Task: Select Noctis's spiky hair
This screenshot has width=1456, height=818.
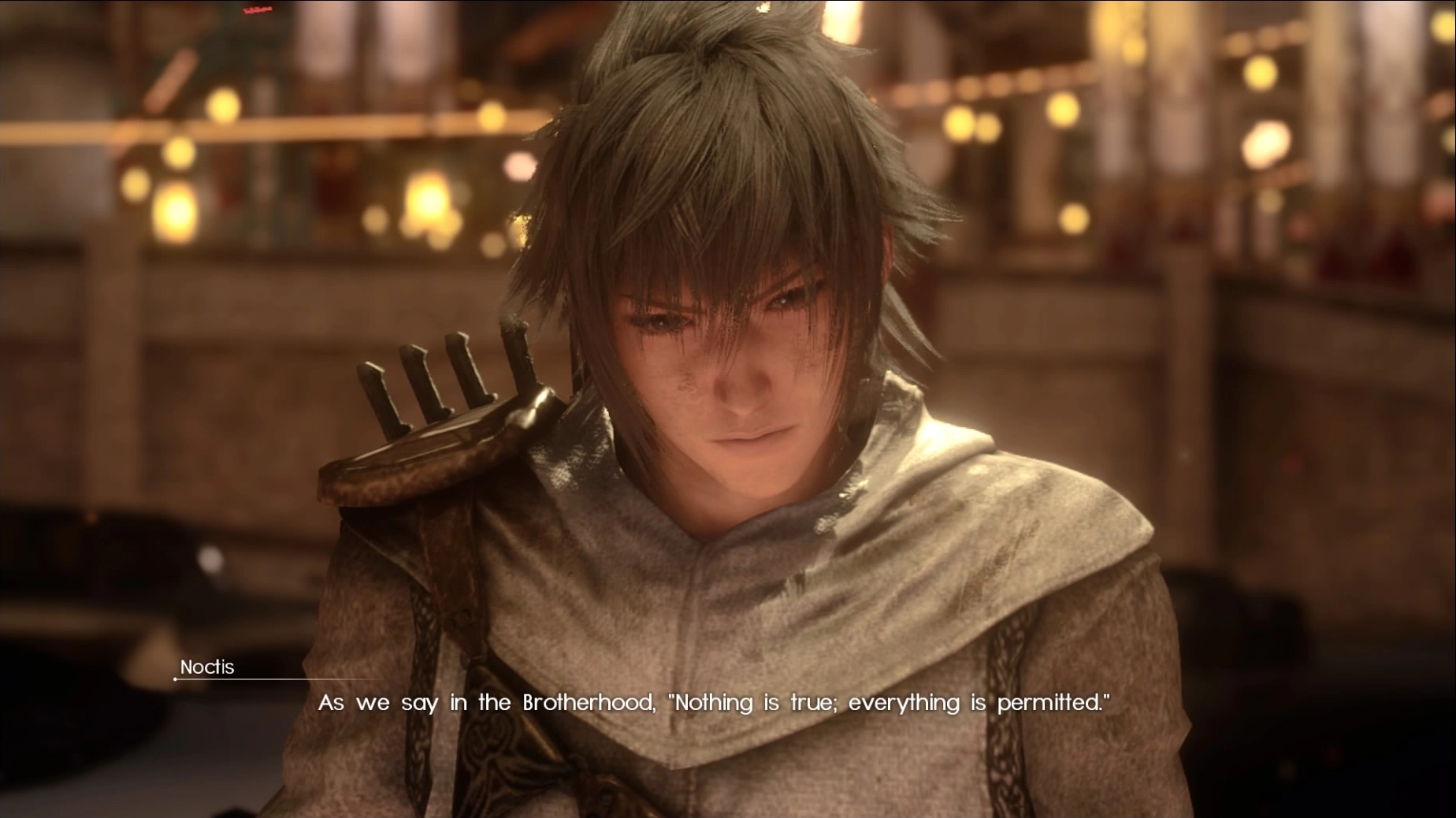Action: [x=709, y=142]
